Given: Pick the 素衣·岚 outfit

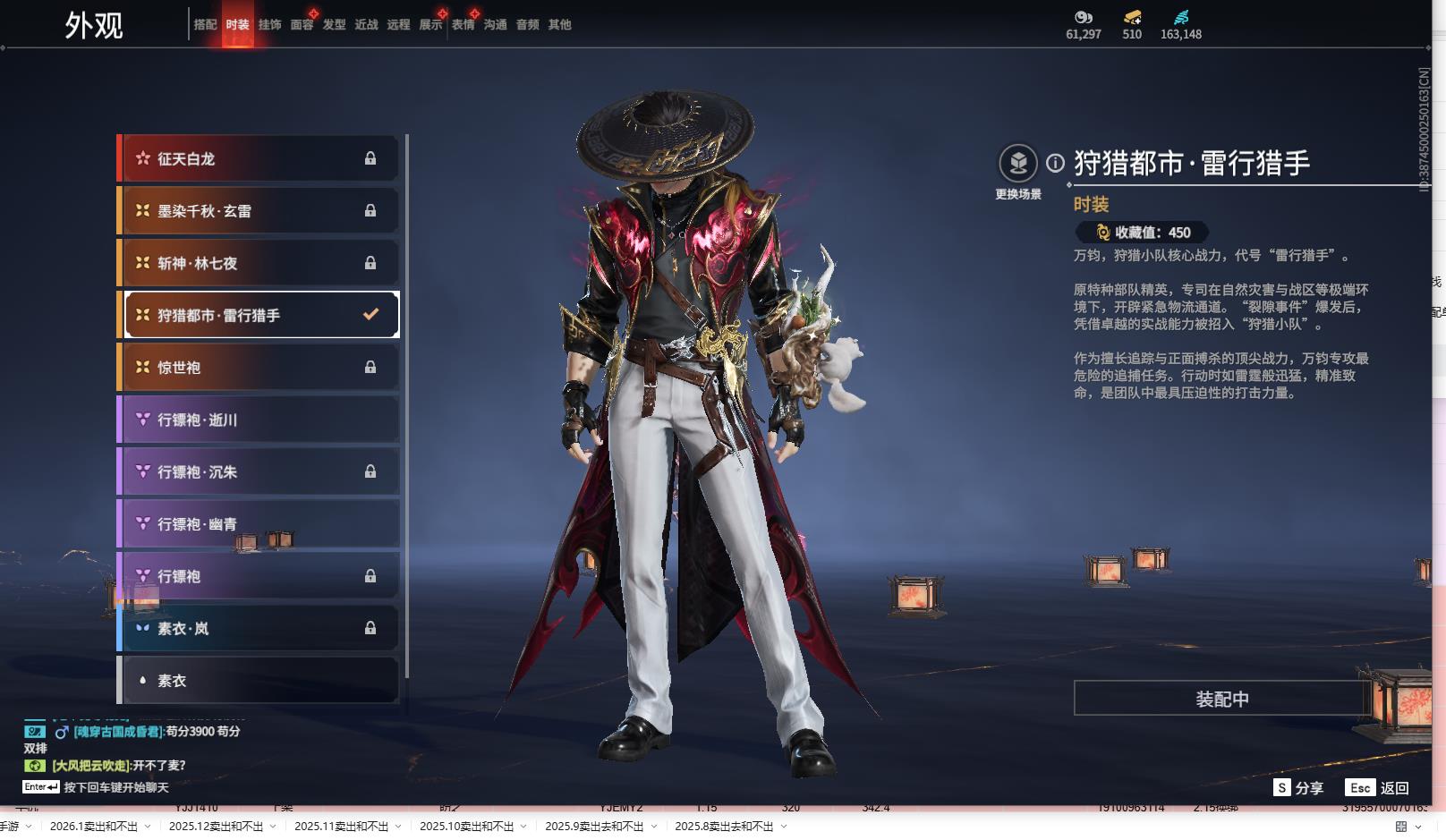Looking at the screenshot, I should click(x=259, y=629).
